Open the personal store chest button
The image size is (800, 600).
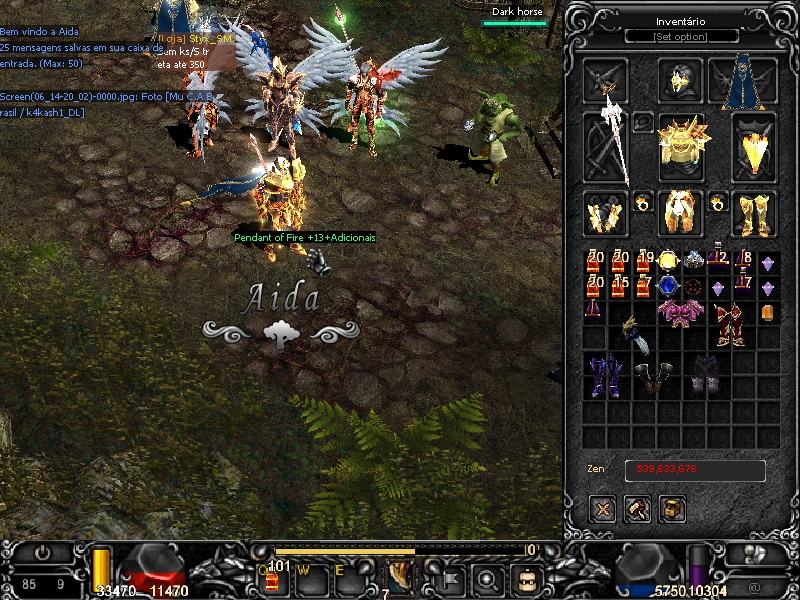point(673,509)
